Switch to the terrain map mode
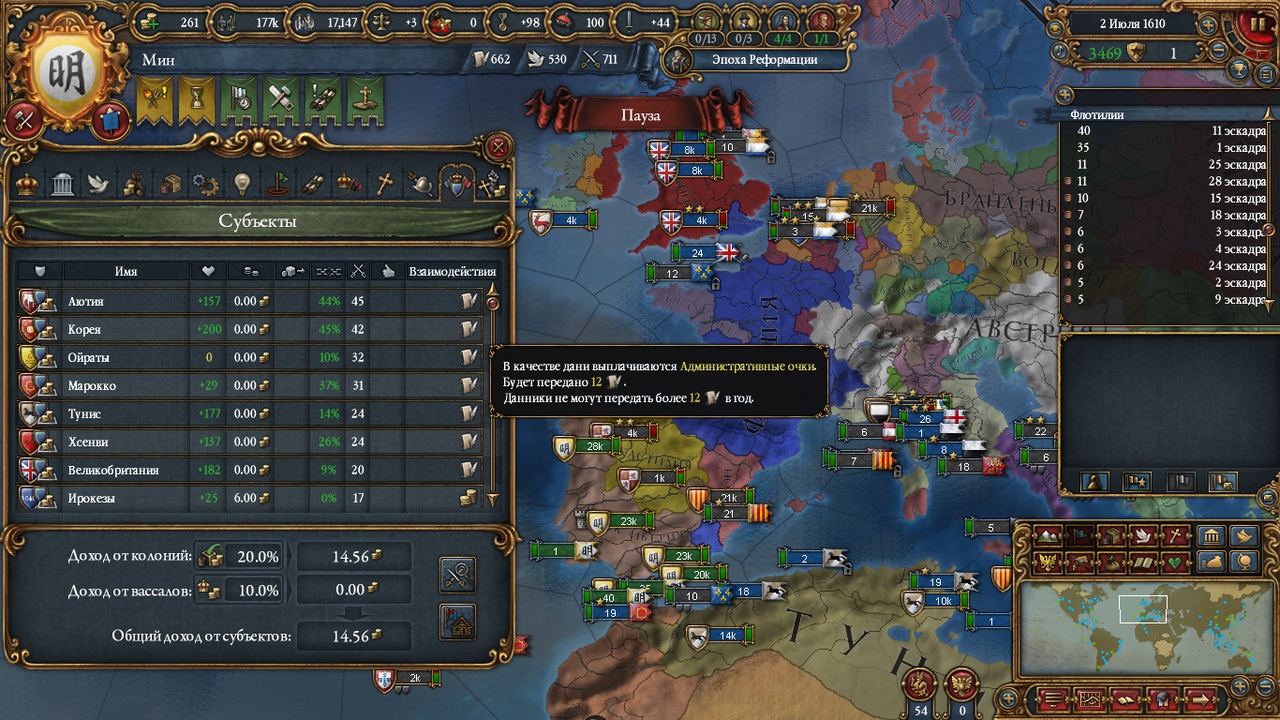 coord(1047,536)
